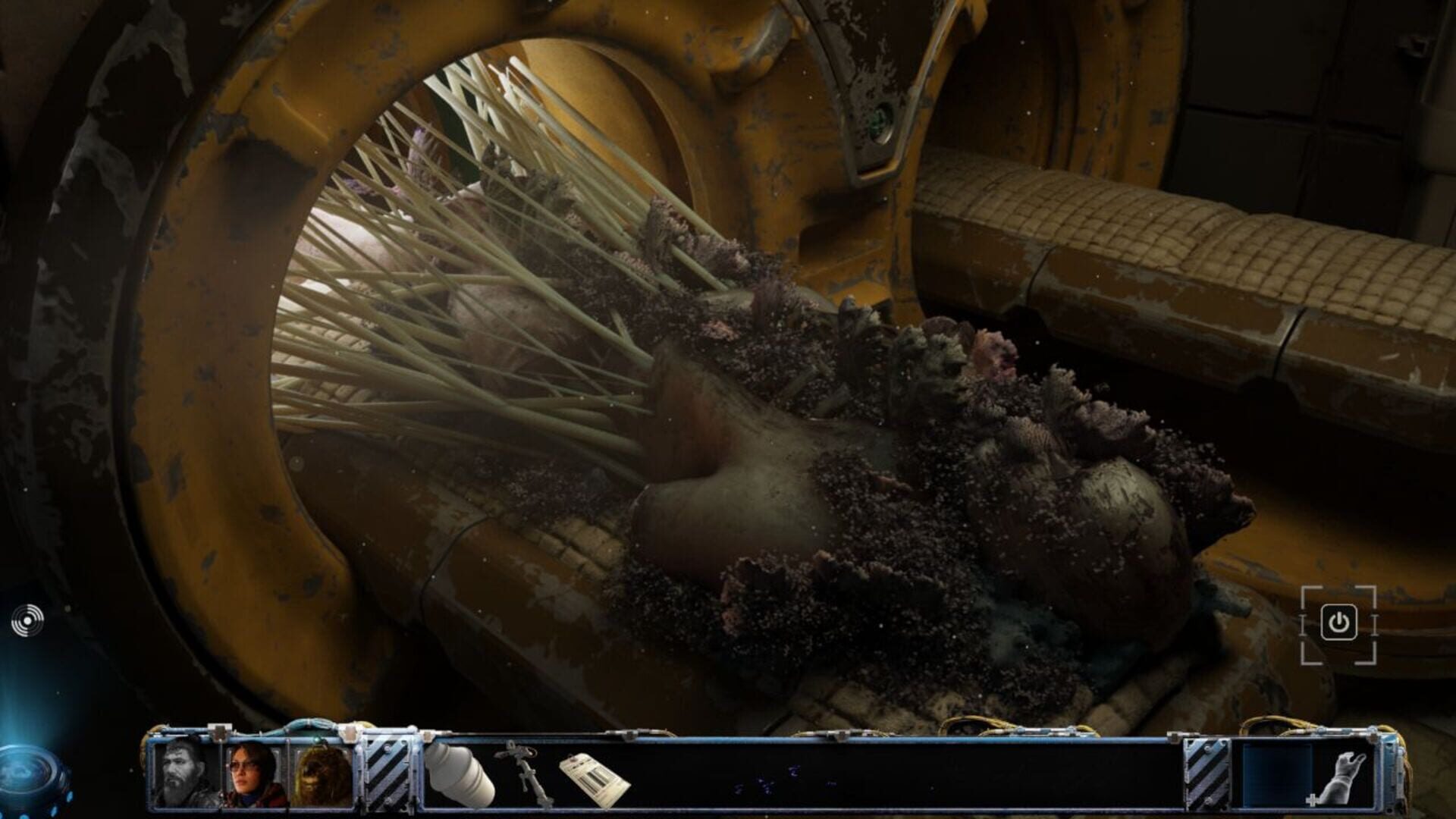Open the right hazard-striped inventory panel
This screenshot has height=819, width=1456.
click(1208, 773)
